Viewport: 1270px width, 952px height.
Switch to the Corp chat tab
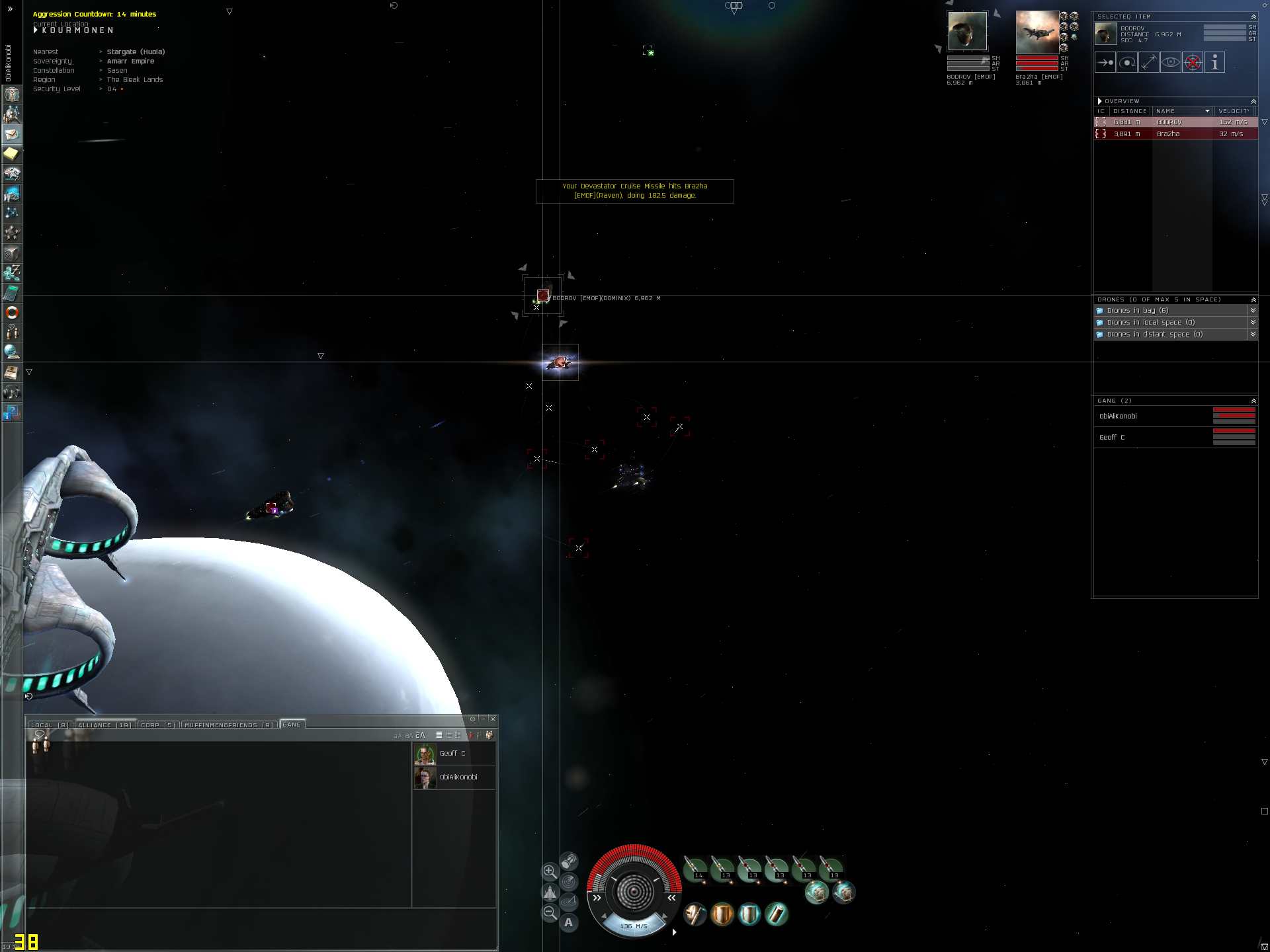click(158, 725)
